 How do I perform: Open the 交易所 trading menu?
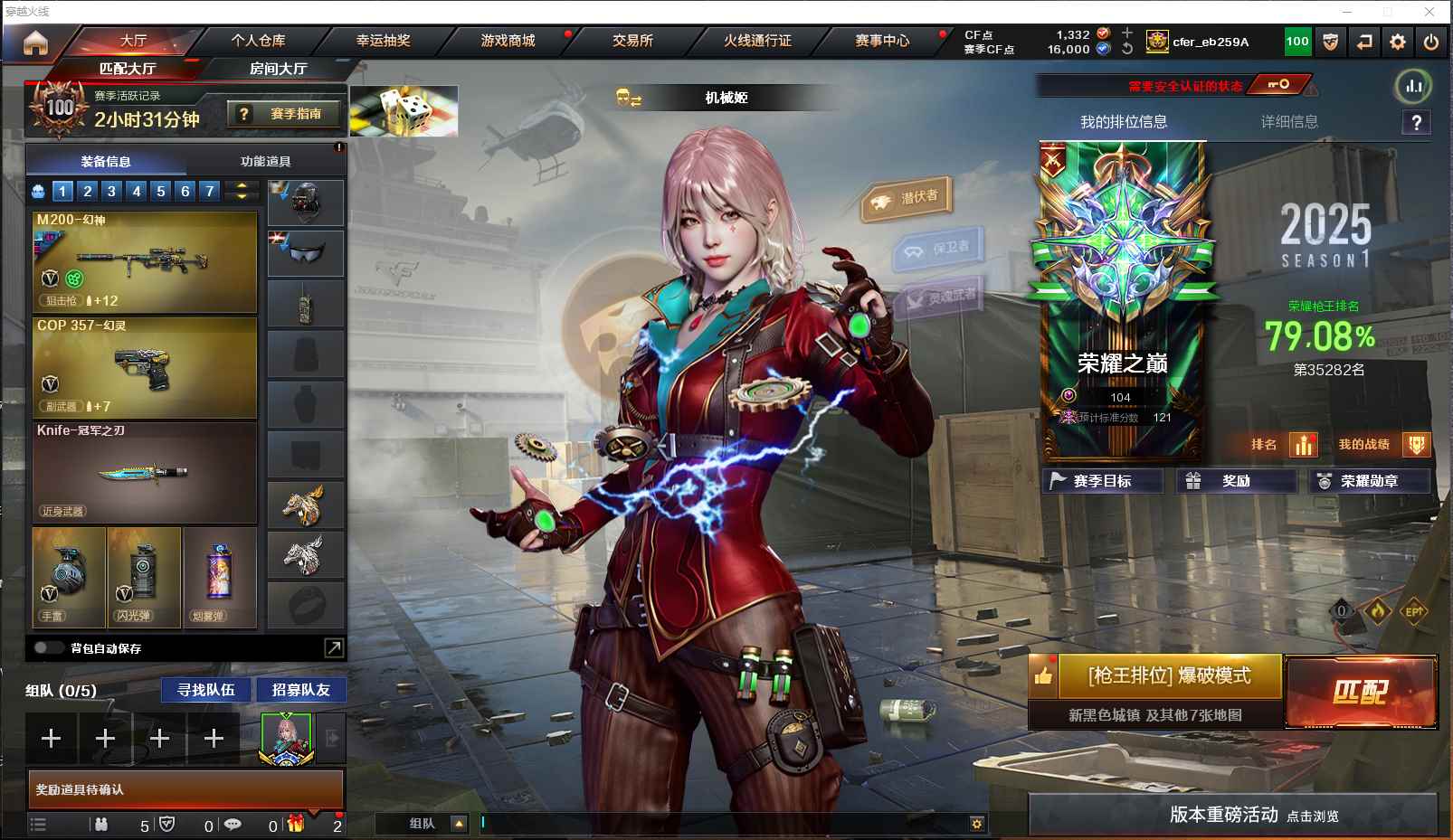click(632, 41)
